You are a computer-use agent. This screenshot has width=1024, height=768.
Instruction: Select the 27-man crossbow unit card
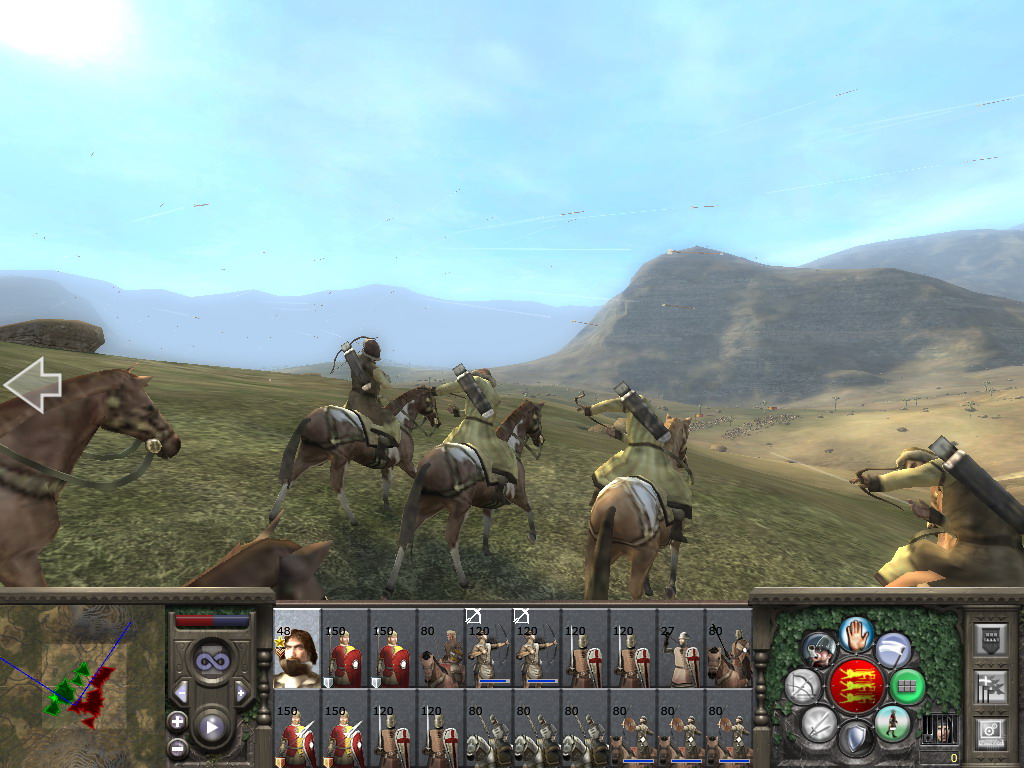coord(681,650)
